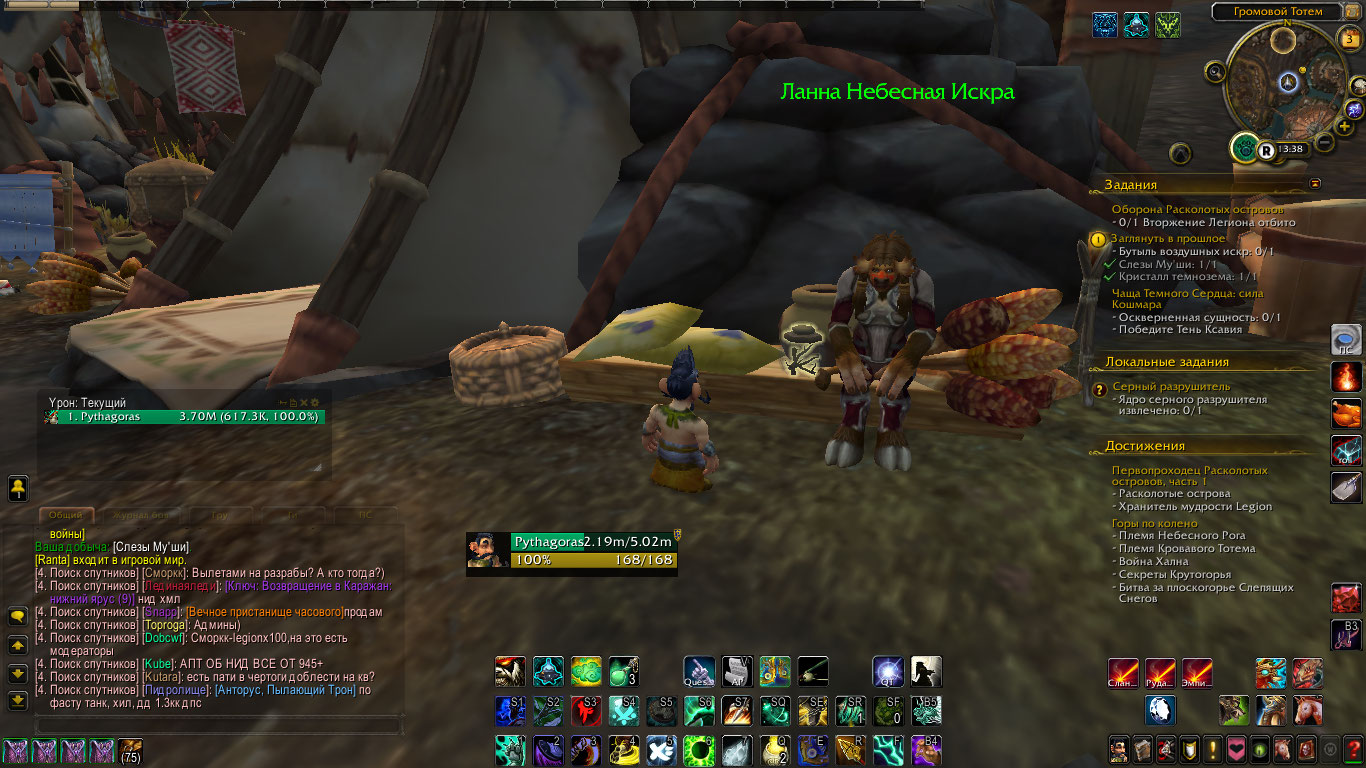Collapse the Задания objectives tracker
Image resolution: width=1366 pixels, height=768 pixels.
(1315, 184)
